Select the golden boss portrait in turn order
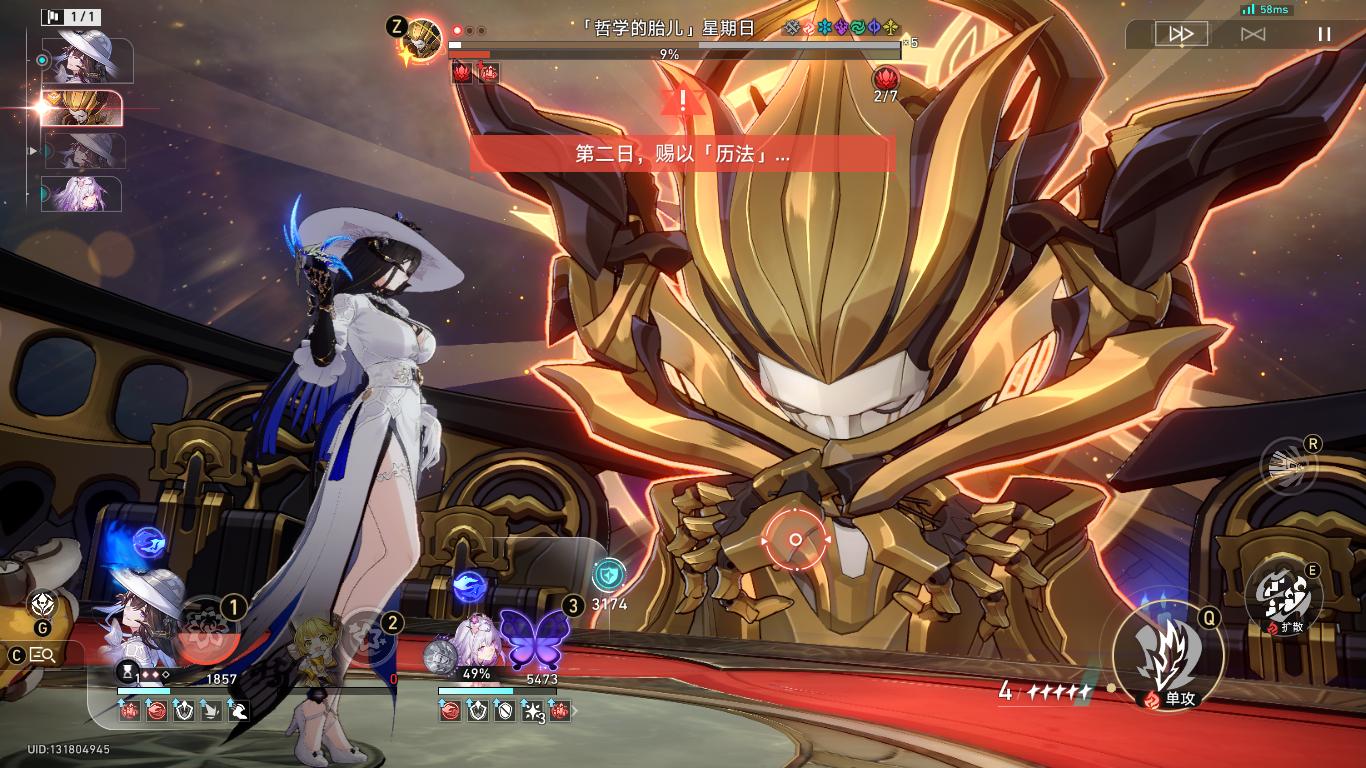Viewport: 1366px width, 768px height. point(85,108)
